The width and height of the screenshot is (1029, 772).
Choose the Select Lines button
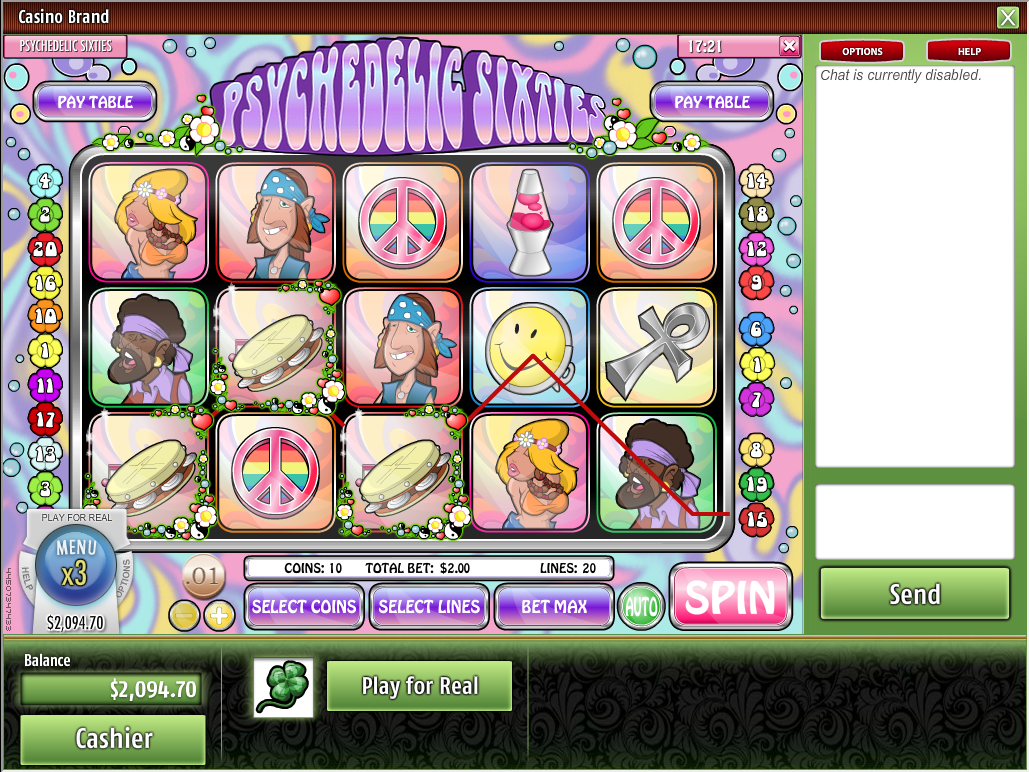(x=429, y=606)
